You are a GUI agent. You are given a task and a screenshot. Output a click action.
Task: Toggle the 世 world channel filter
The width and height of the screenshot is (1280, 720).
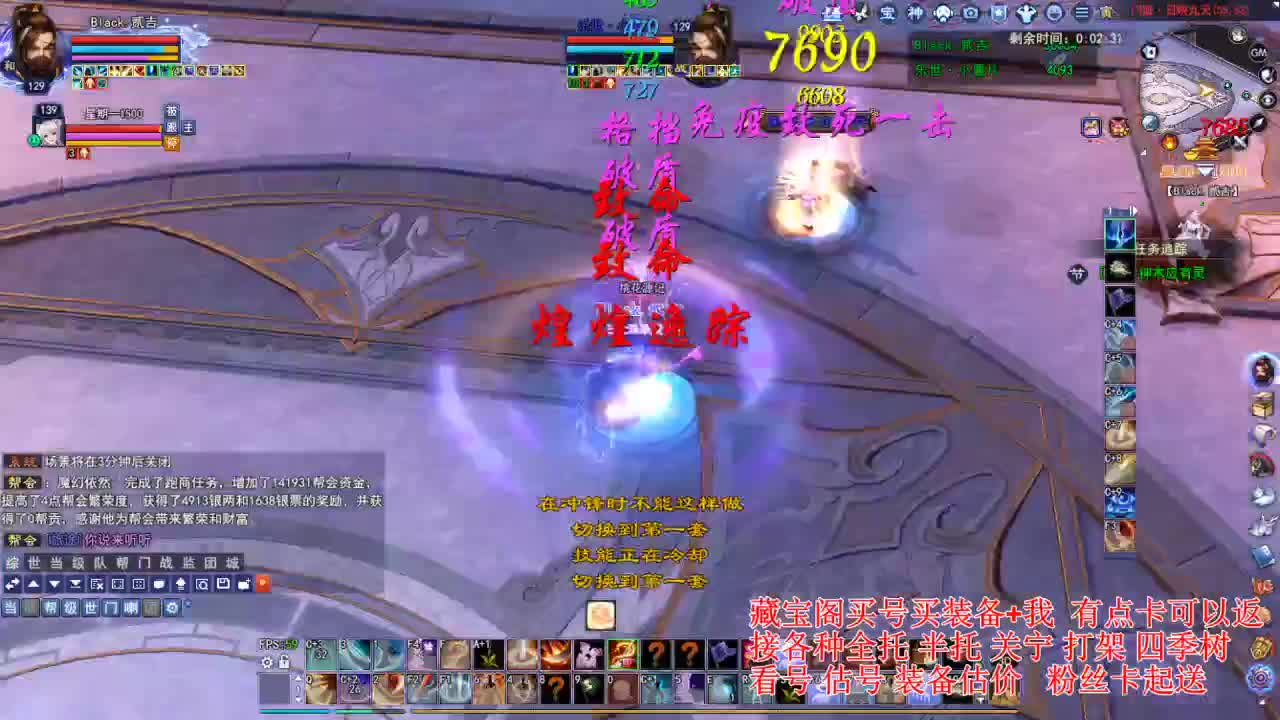tap(90, 608)
